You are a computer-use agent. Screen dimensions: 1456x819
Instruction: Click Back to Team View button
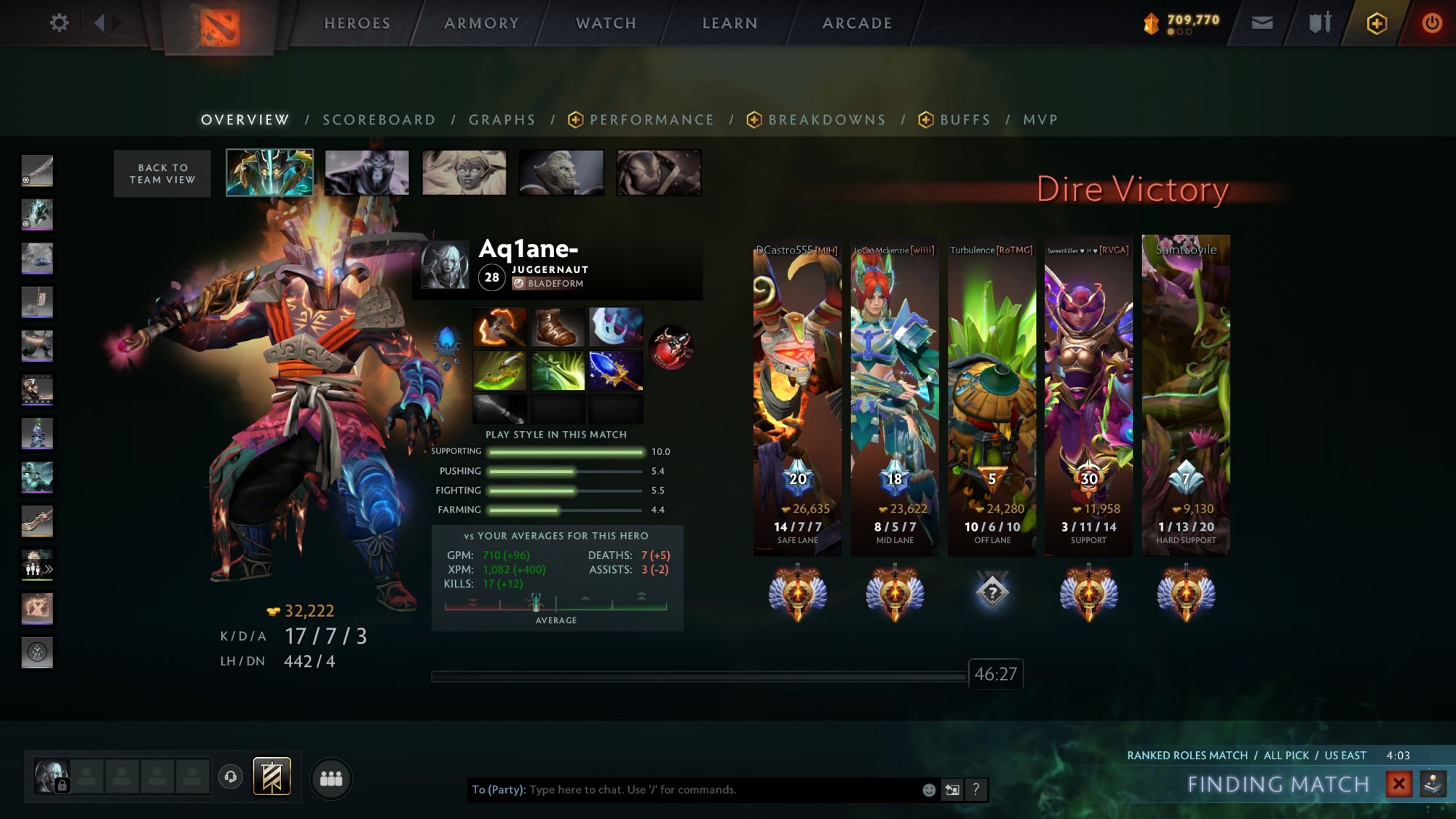[x=162, y=174]
